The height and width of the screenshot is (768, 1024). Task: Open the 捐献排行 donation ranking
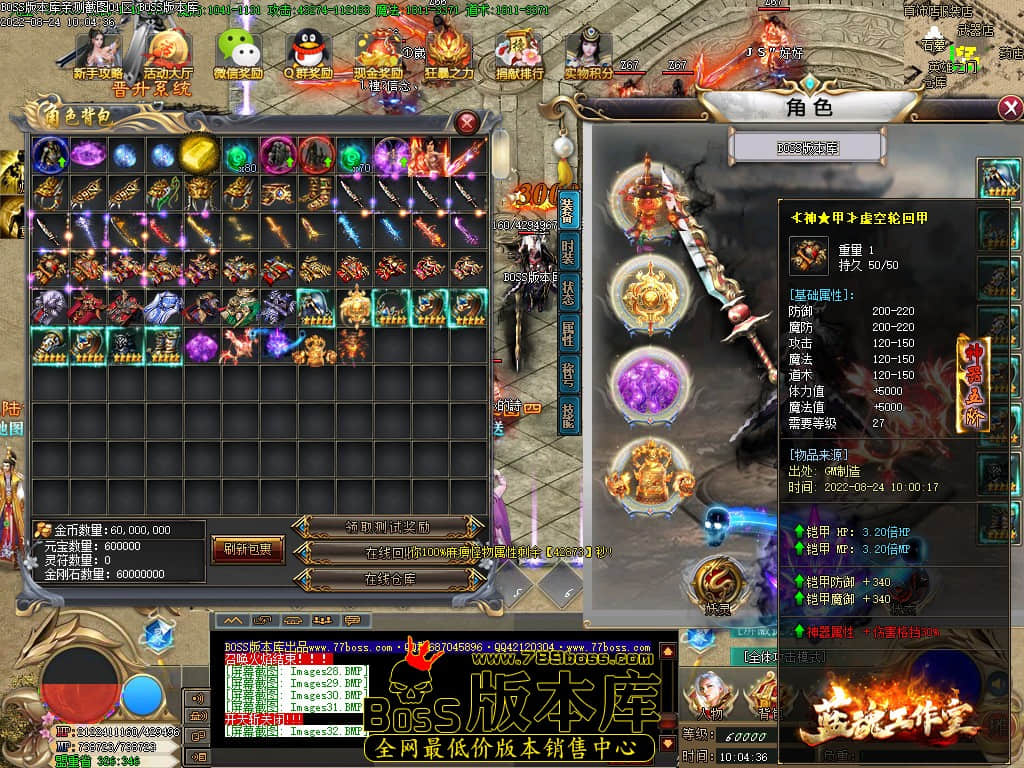(520, 54)
